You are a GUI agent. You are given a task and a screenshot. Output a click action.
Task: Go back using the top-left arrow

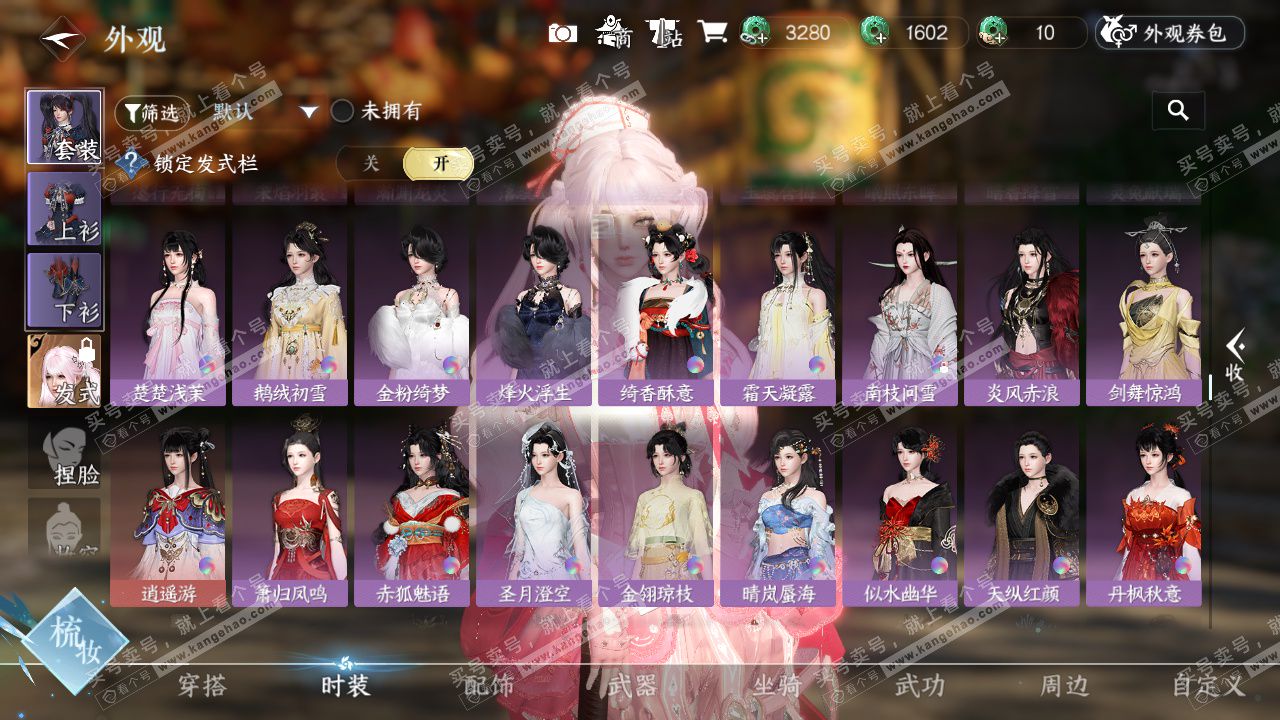(x=62, y=40)
